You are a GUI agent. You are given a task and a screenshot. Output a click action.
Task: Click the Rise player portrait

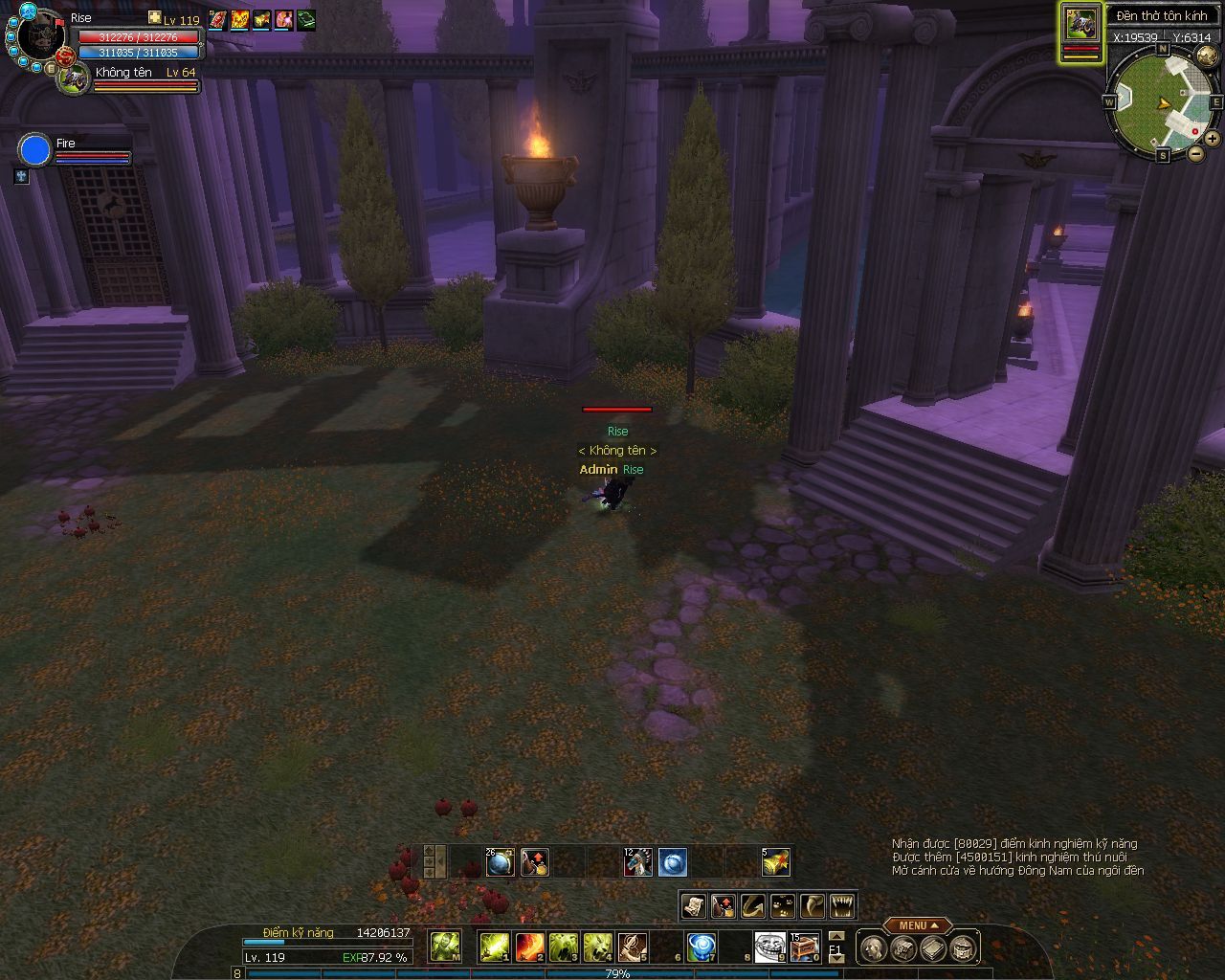click(x=40, y=34)
